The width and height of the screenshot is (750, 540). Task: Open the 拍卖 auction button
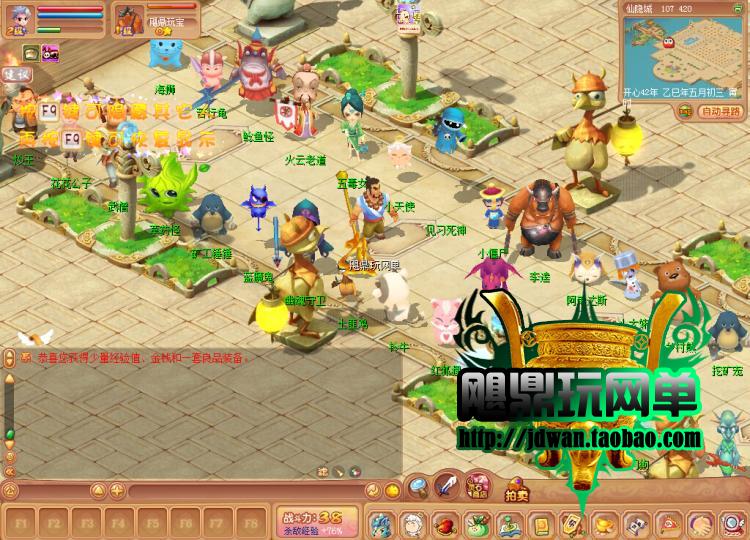pyautogui.click(x=515, y=494)
